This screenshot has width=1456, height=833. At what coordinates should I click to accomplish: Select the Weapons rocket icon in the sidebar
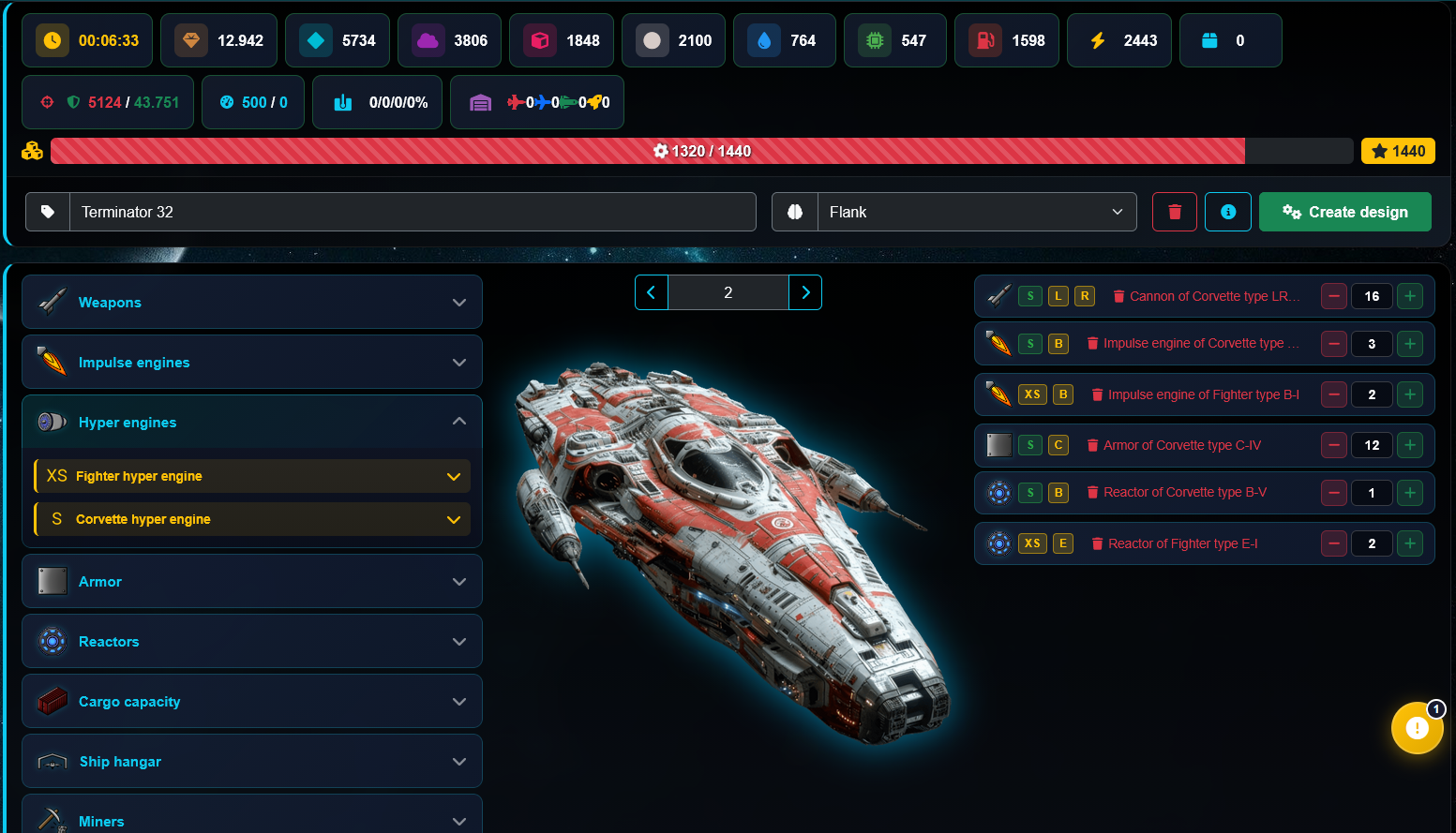53,302
